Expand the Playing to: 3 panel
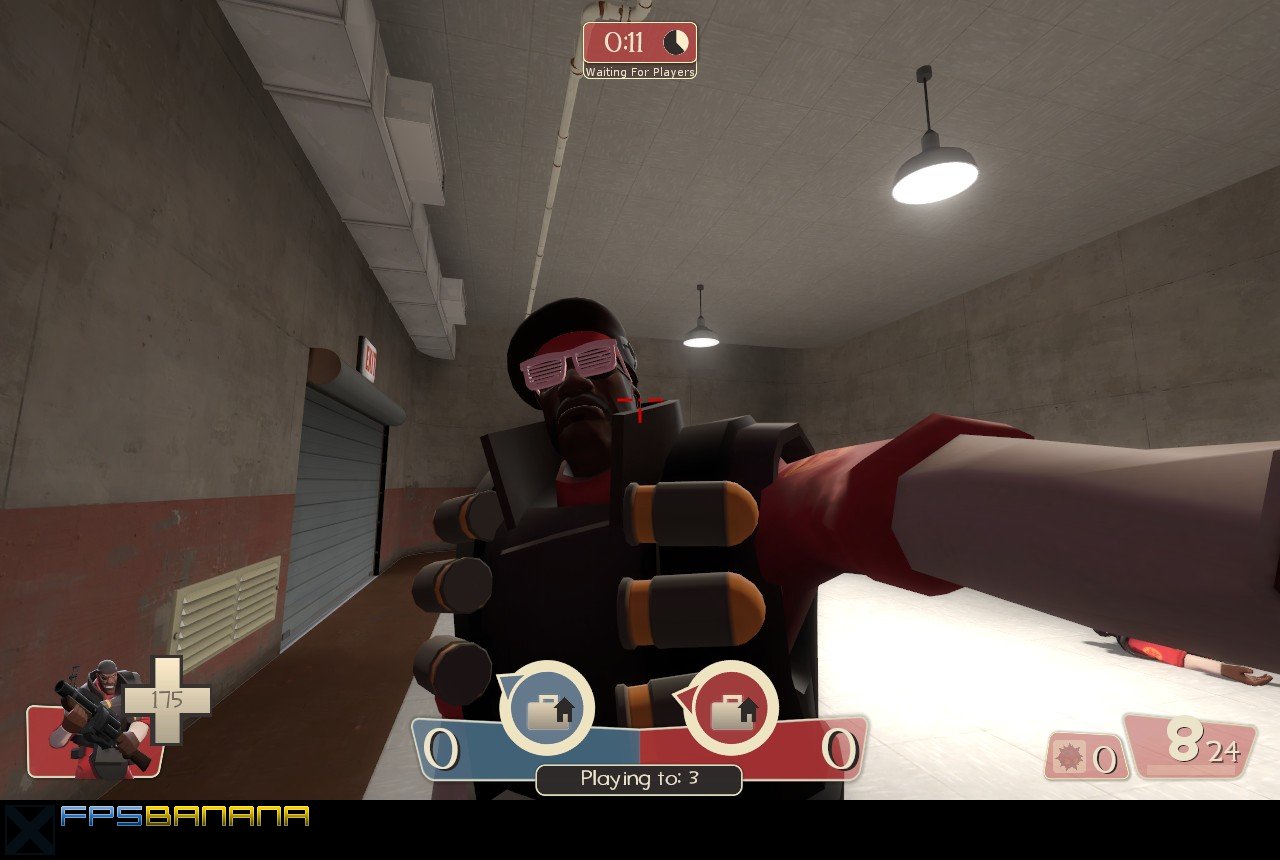Image resolution: width=1280 pixels, height=860 pixels. 638,780
